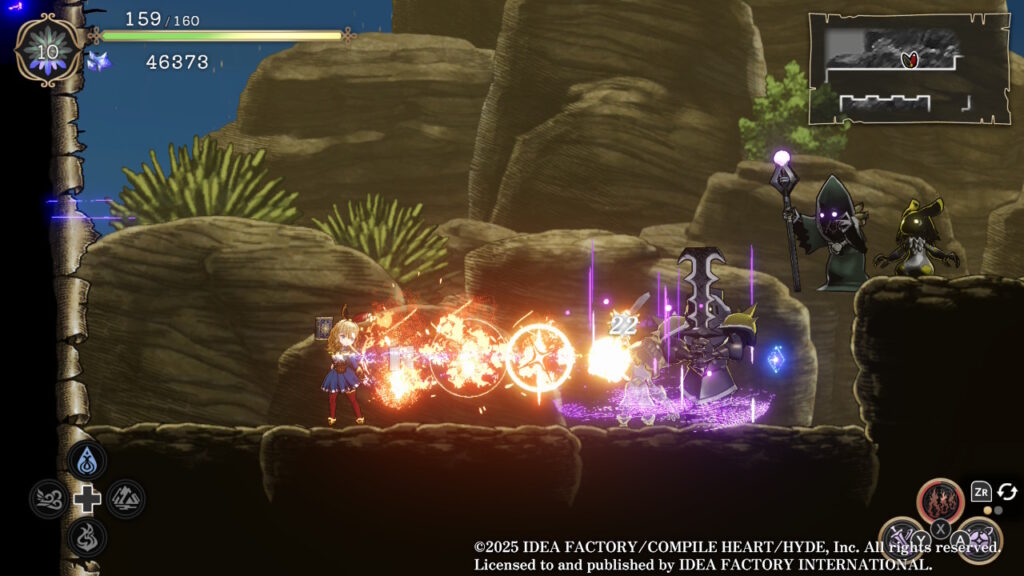Select the water droplet element icon
The width and height of the screenshot is (1024, 576).
(x=87, y=460)
